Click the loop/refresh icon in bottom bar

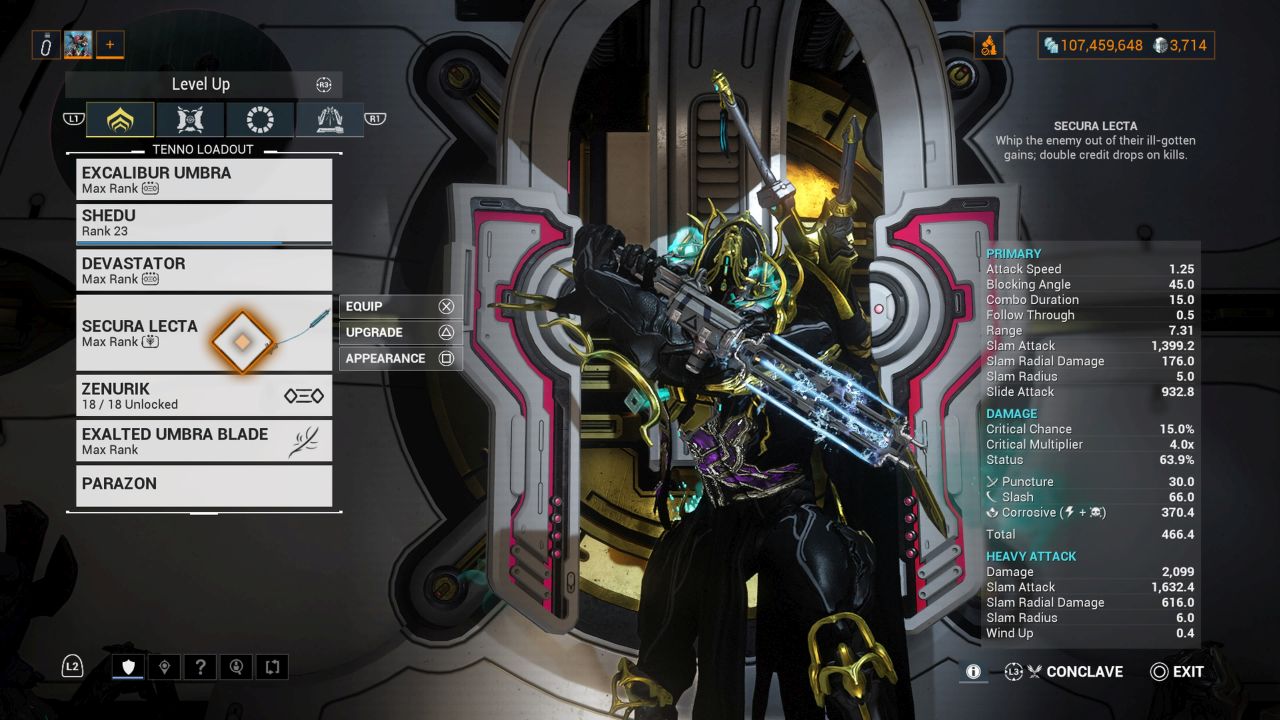tap(272, 666)
